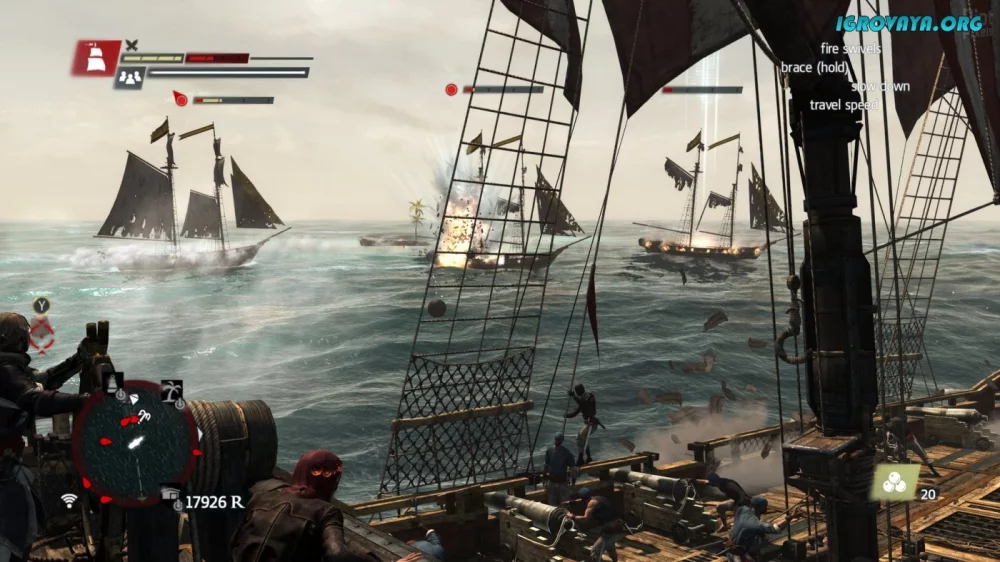Click the wireless signal icon
Viewport: 1000px width, 562px height.
69,500
